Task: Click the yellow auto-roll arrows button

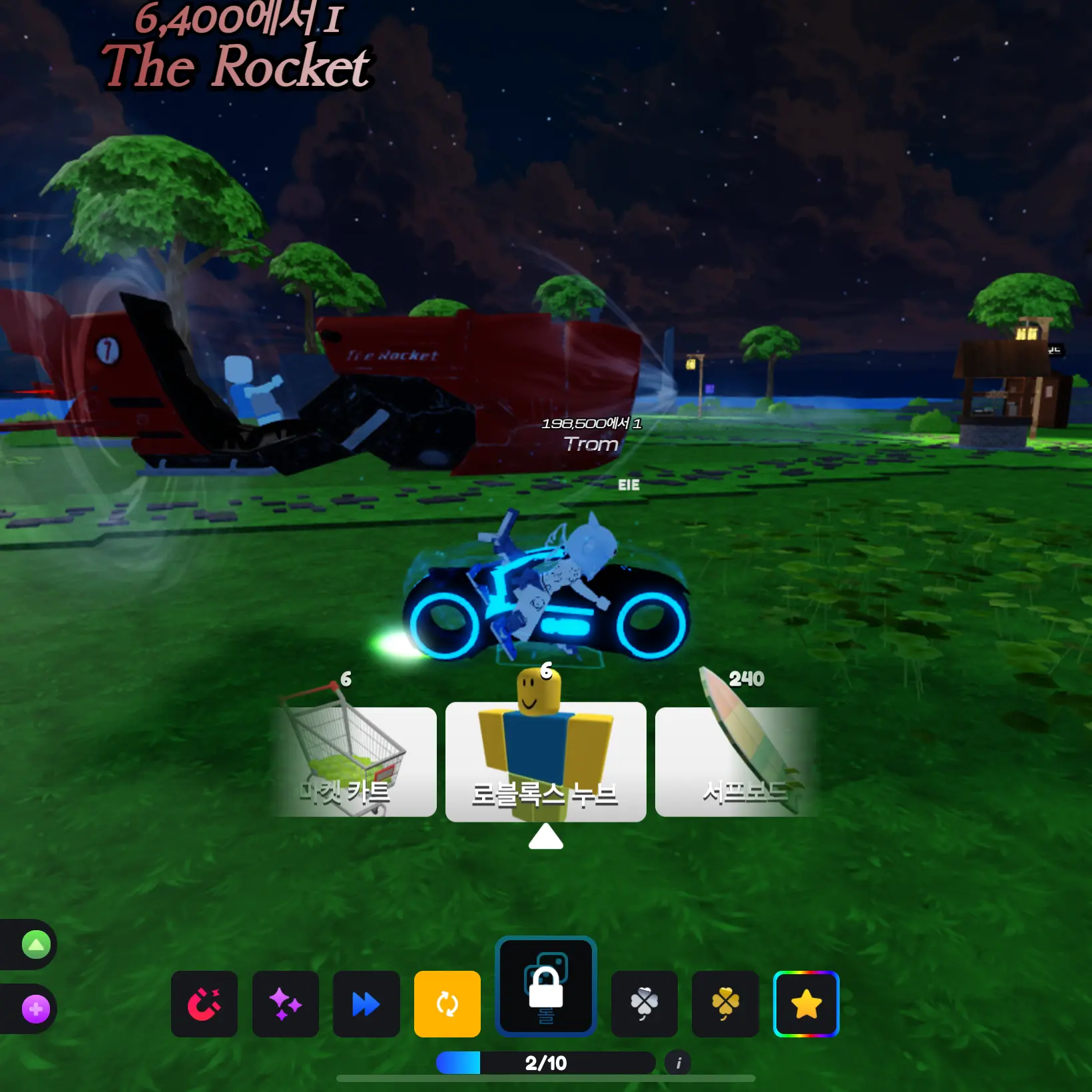Action: (447, 1003)
